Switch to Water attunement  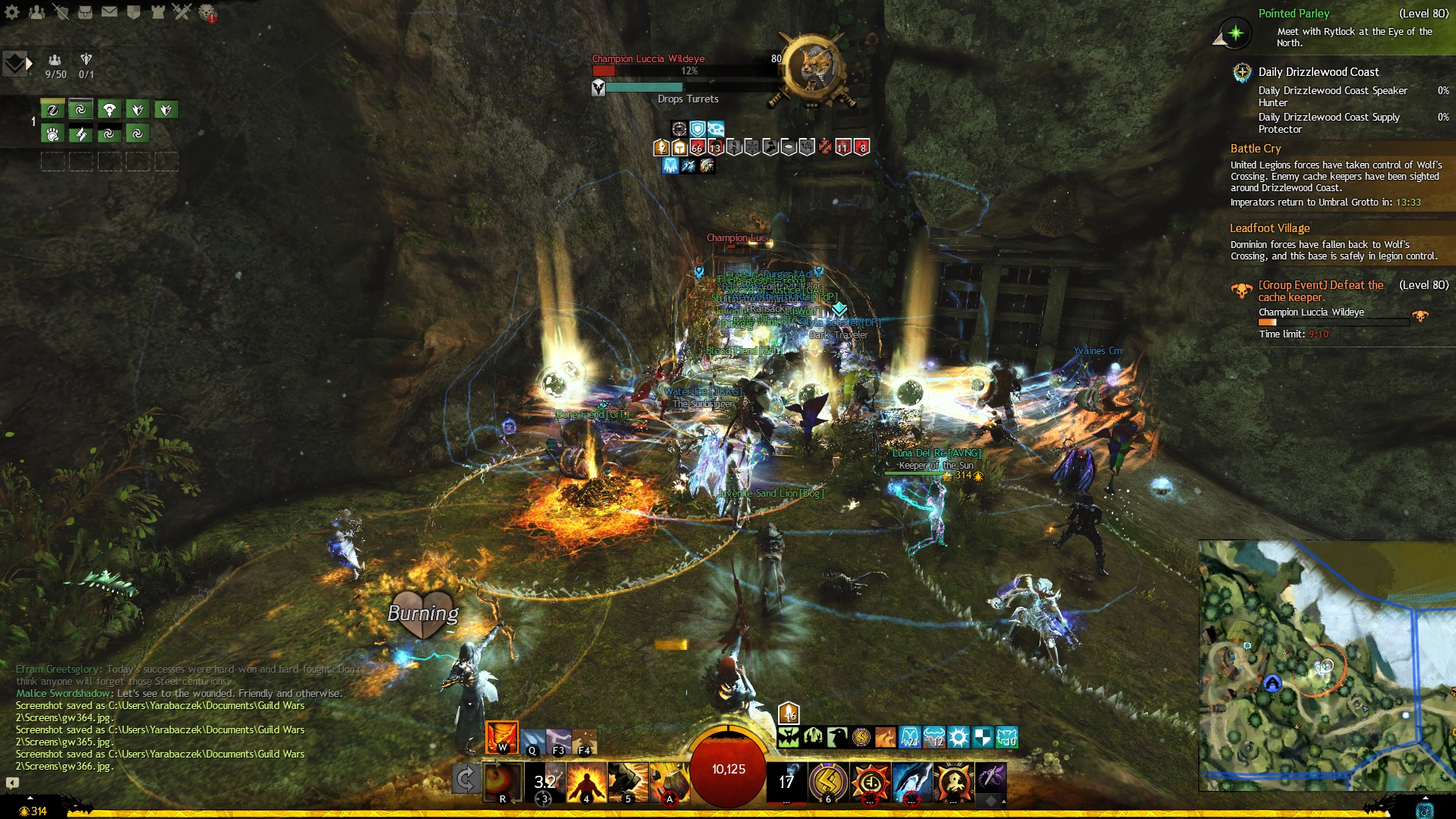(x=532, y=741)
